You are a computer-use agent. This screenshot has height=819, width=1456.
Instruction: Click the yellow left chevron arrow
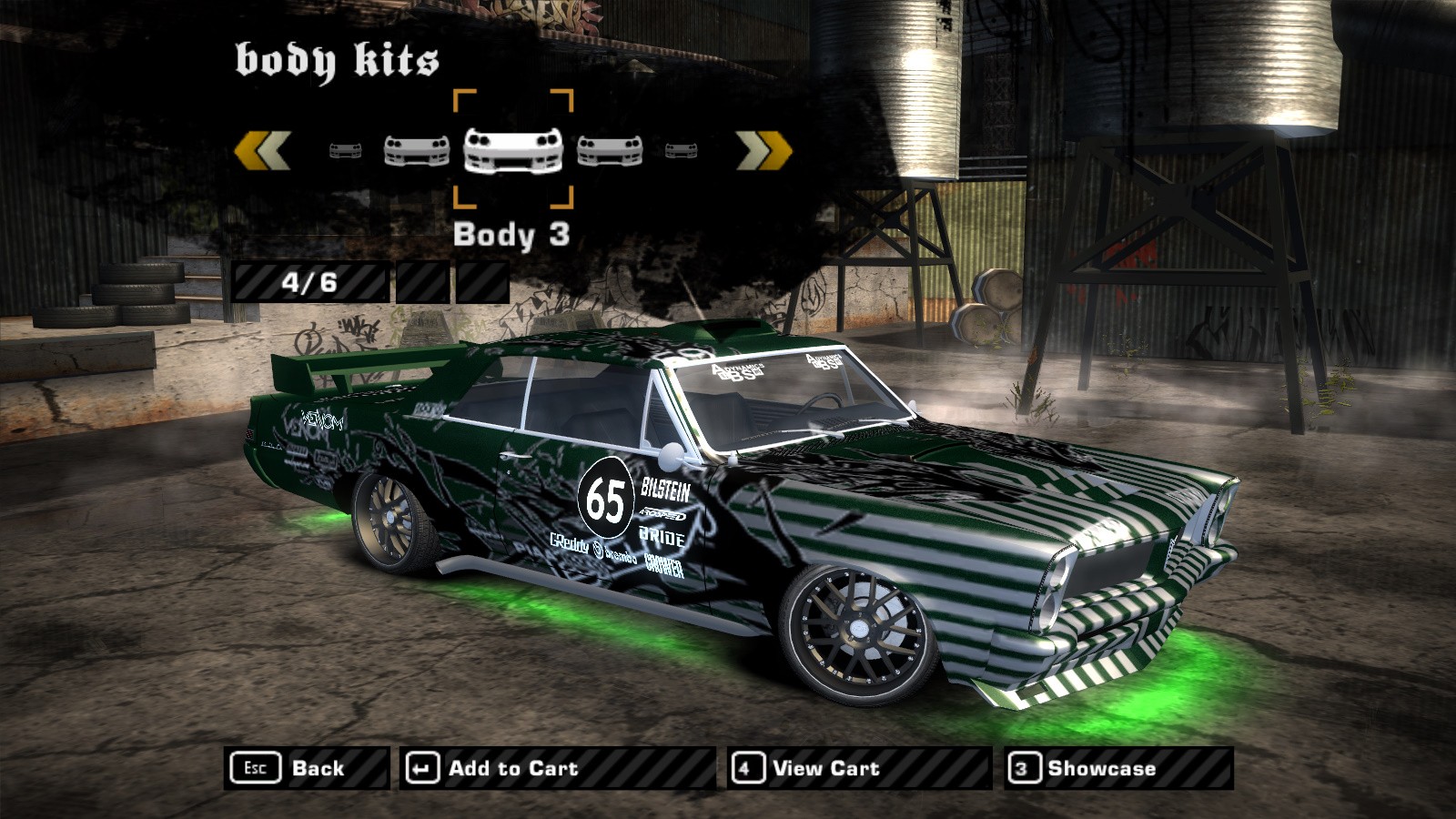pos(263,150)
